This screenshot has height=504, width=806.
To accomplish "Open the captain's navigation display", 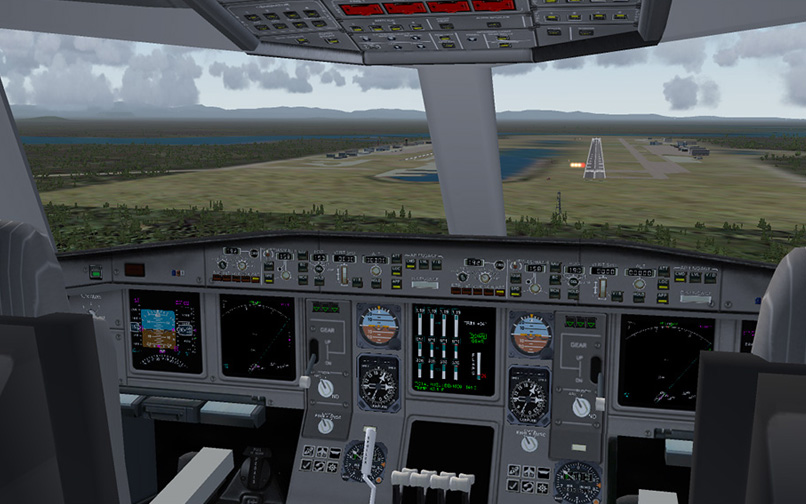I will pos(257,335).
